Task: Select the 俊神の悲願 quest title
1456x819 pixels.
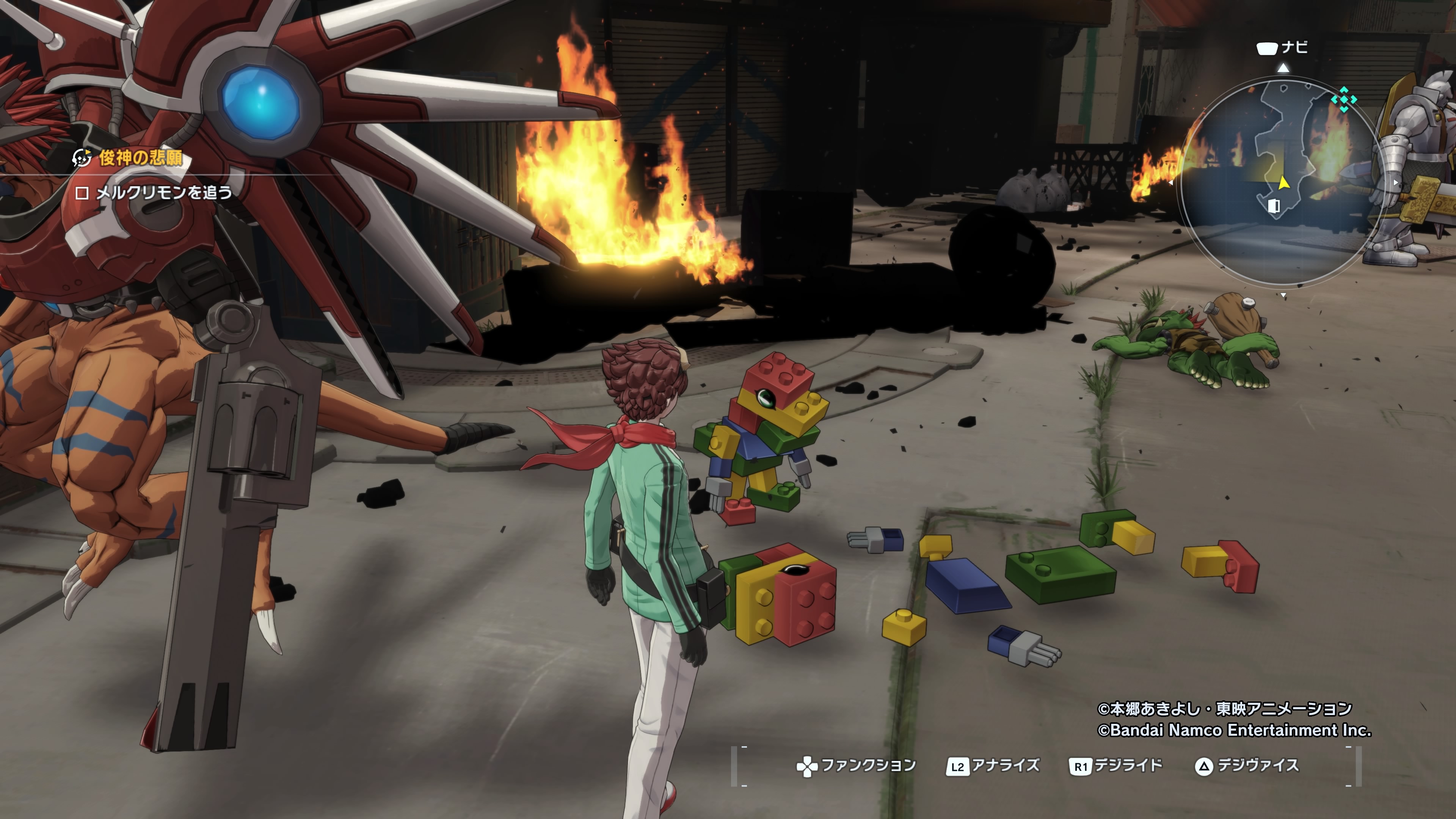Action: click(x=141, y=158)
